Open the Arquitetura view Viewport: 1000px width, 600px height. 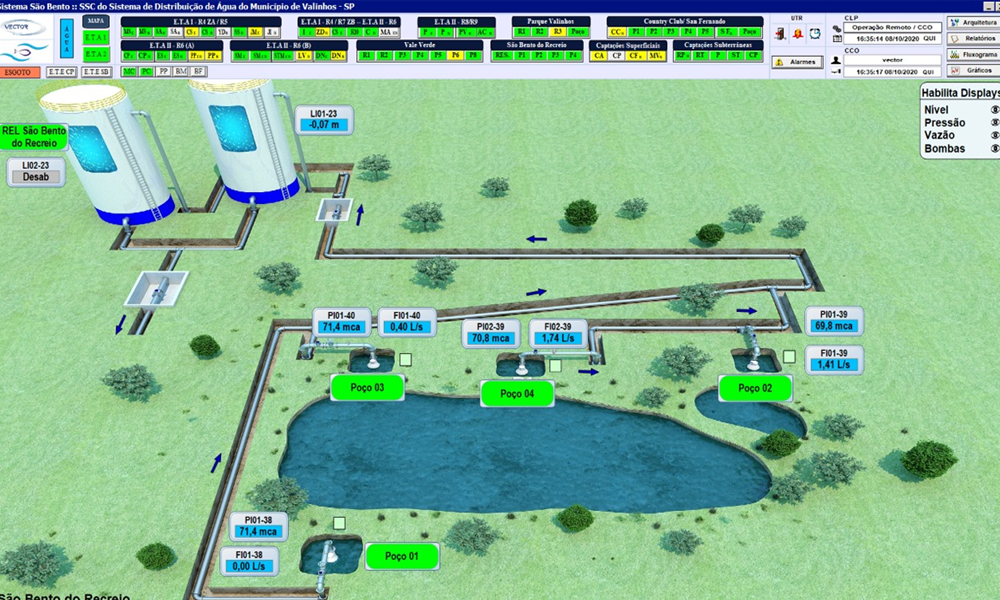[x=972, y=22]
